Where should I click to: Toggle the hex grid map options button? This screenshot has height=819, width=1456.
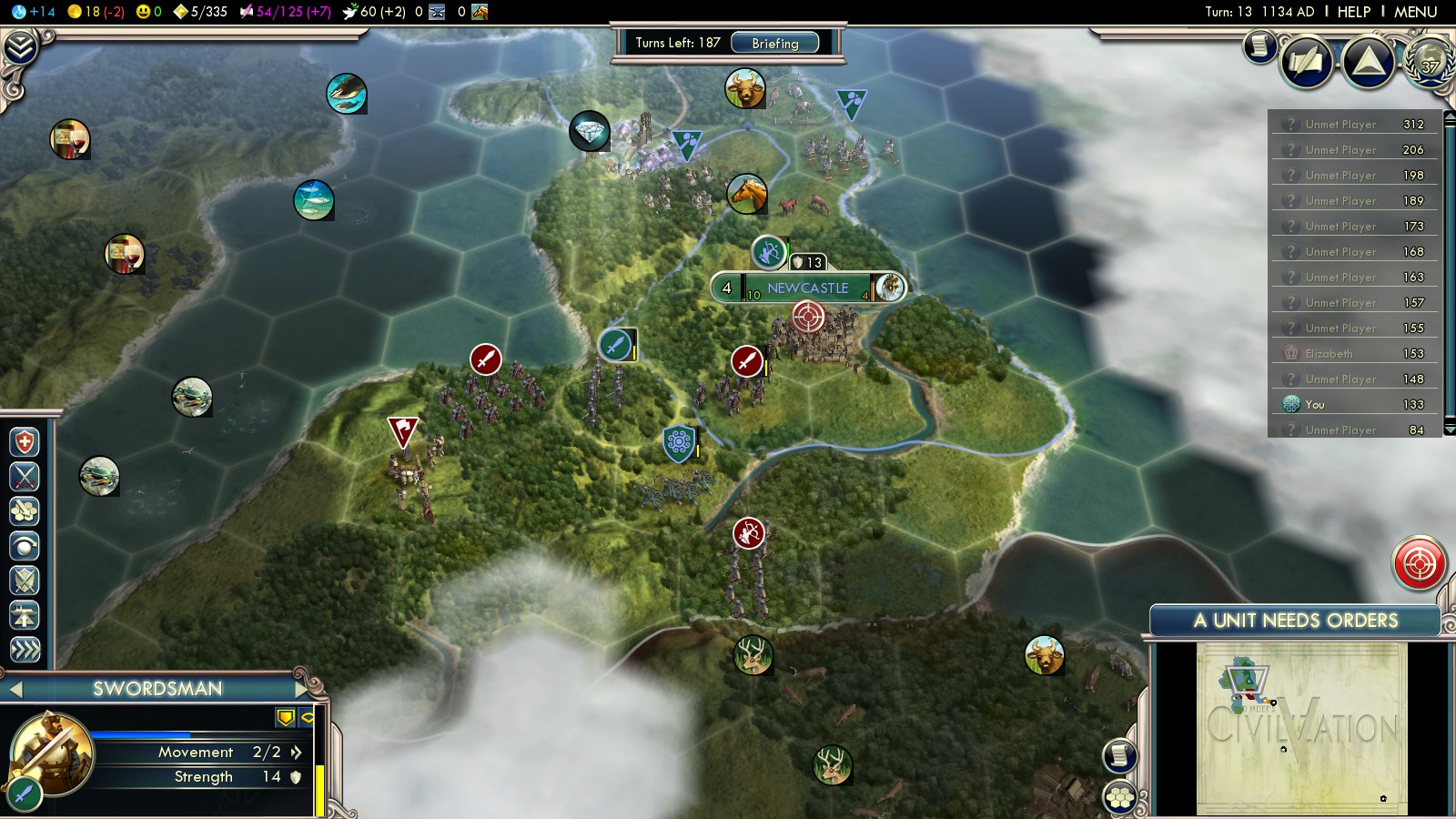pyautogui.click(x=1120, y=798)
